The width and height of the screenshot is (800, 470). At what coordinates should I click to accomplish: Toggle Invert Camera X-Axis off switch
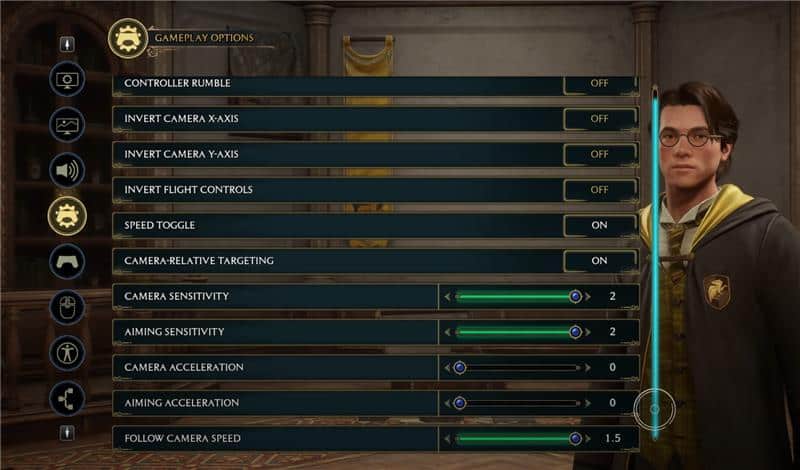pos(599,119)
